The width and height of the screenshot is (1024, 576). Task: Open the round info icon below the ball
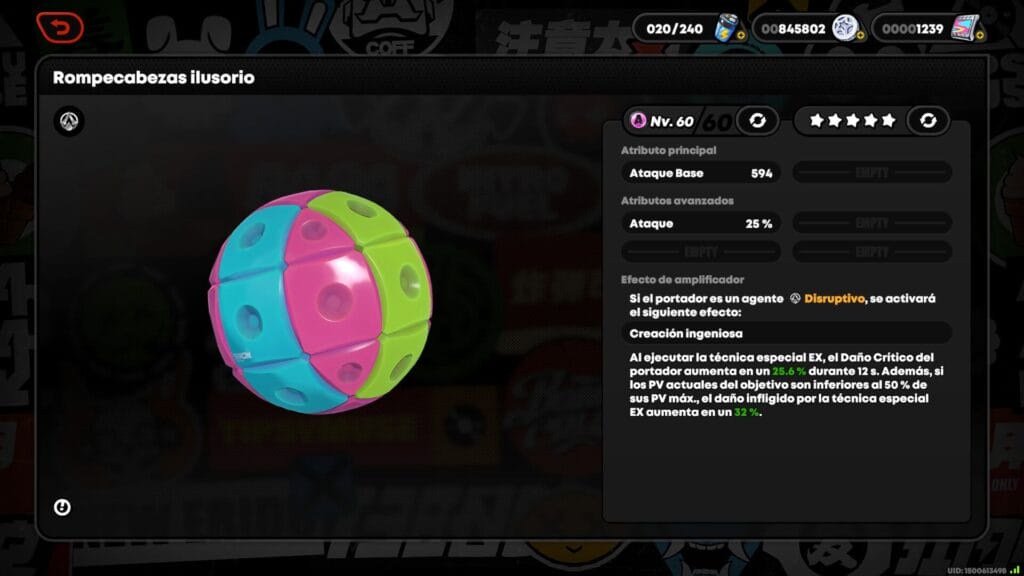(x=62, y=508)
